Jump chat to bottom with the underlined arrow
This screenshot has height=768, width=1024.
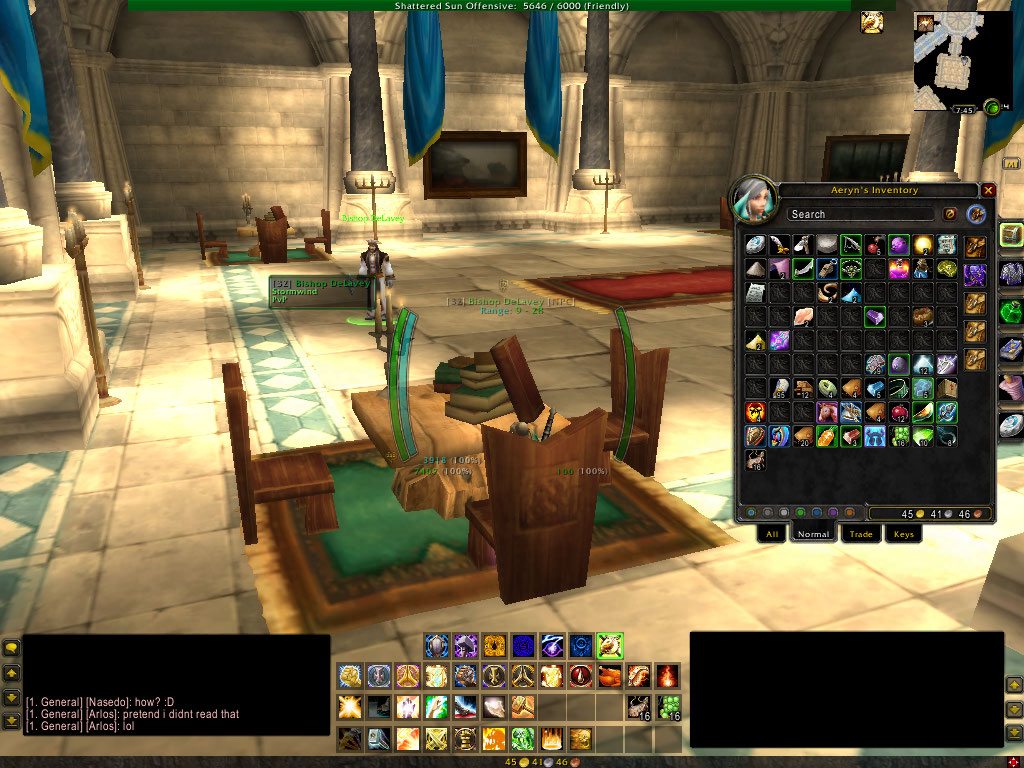(12, 721)
